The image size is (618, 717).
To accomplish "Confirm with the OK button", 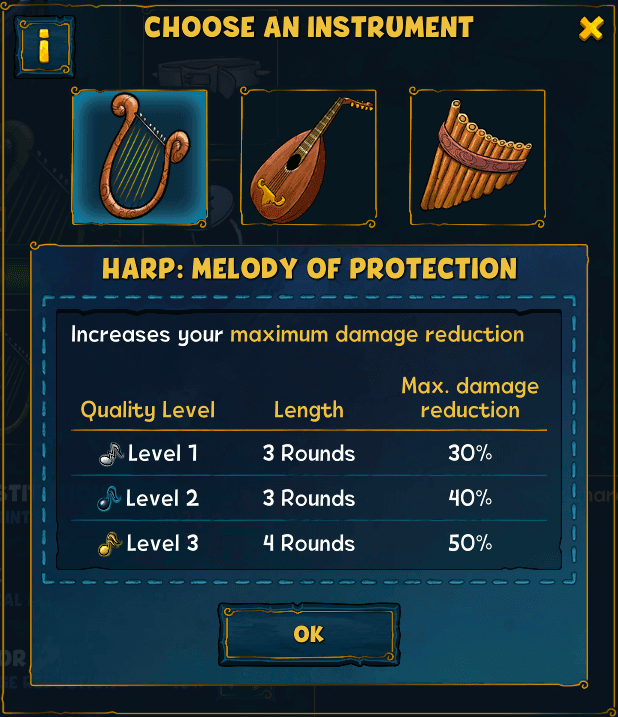I will coord(309,634).
